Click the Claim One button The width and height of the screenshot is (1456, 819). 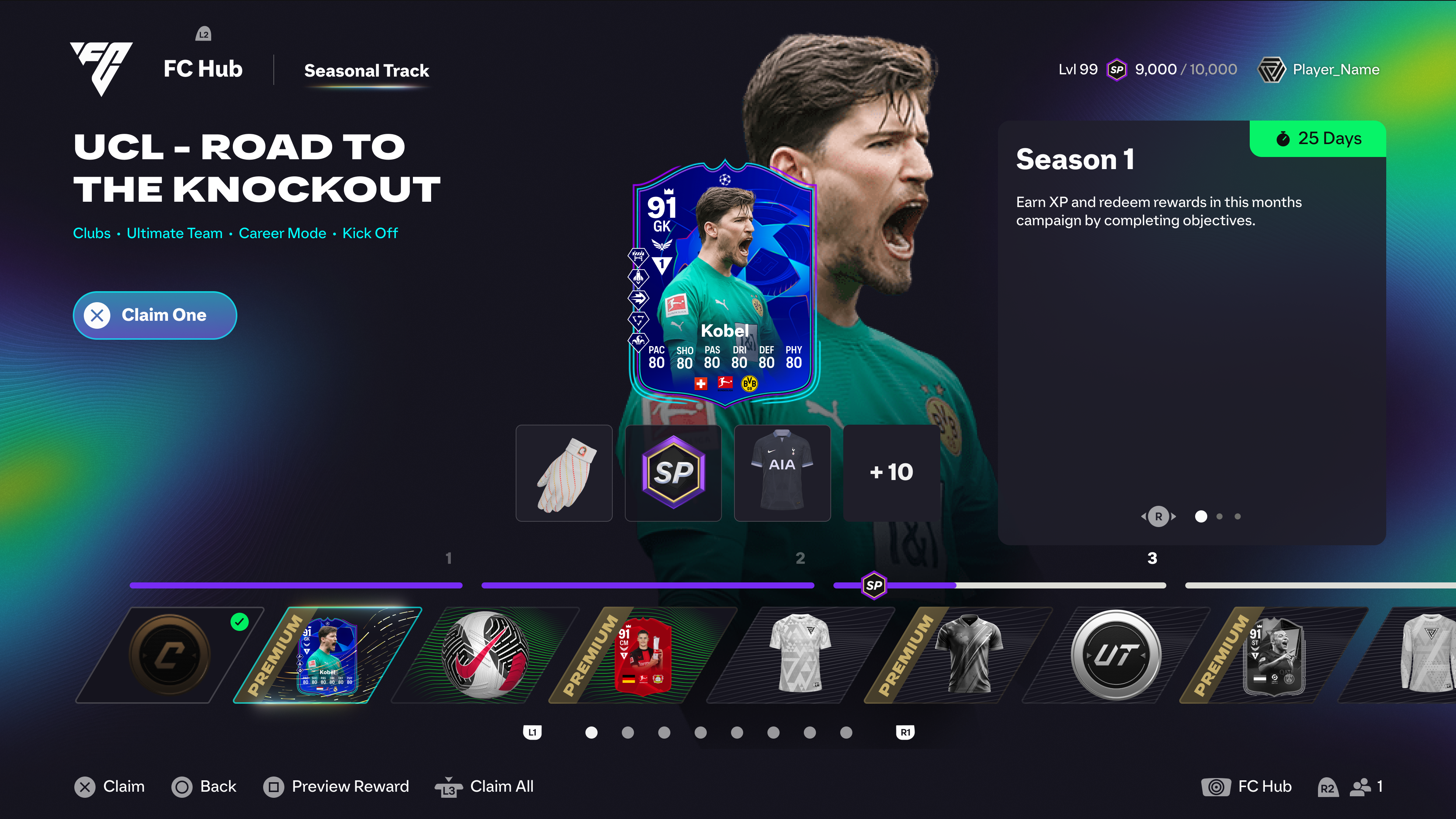[155, 315]
